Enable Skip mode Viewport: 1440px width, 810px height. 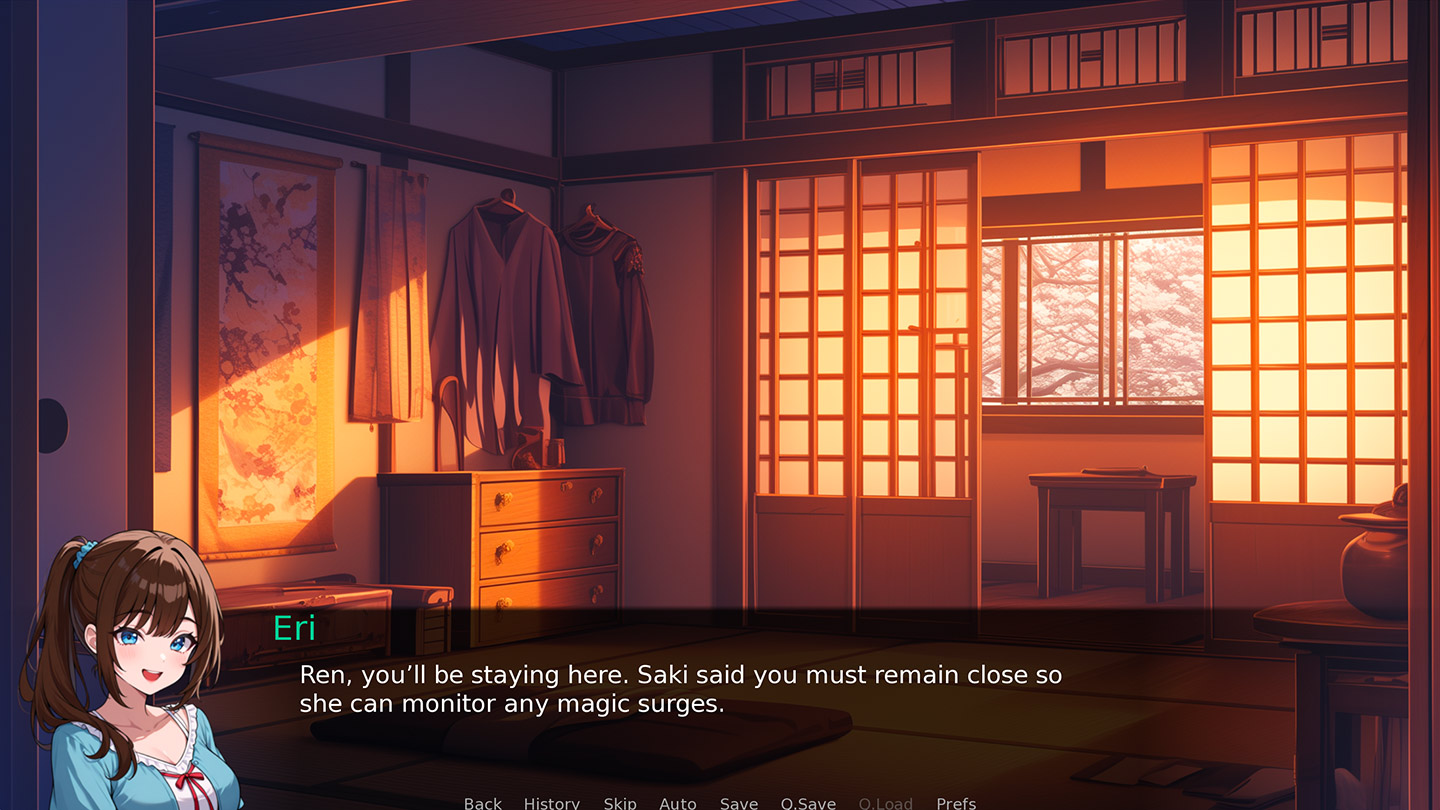(x=619, y=803)
